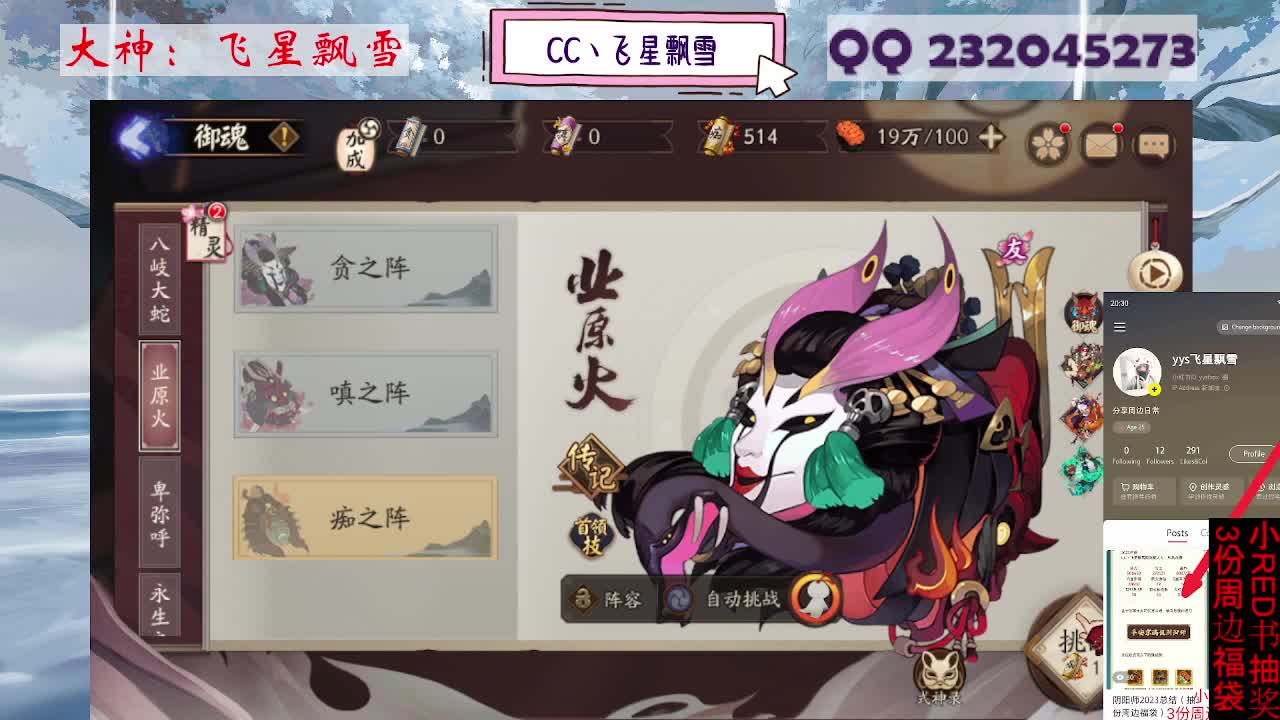1280x720 pixels.
Task: Click the Profile button on RED page
Action: (x=1252, y=453)
